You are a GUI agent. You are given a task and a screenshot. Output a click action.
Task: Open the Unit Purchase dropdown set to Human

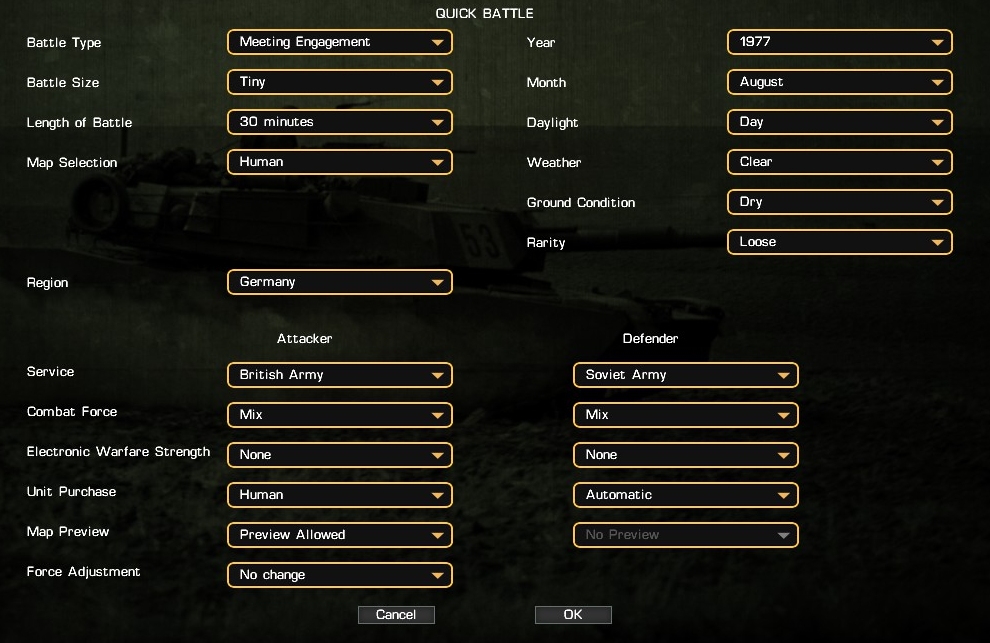pyautogui.click(x=340, y=495)
